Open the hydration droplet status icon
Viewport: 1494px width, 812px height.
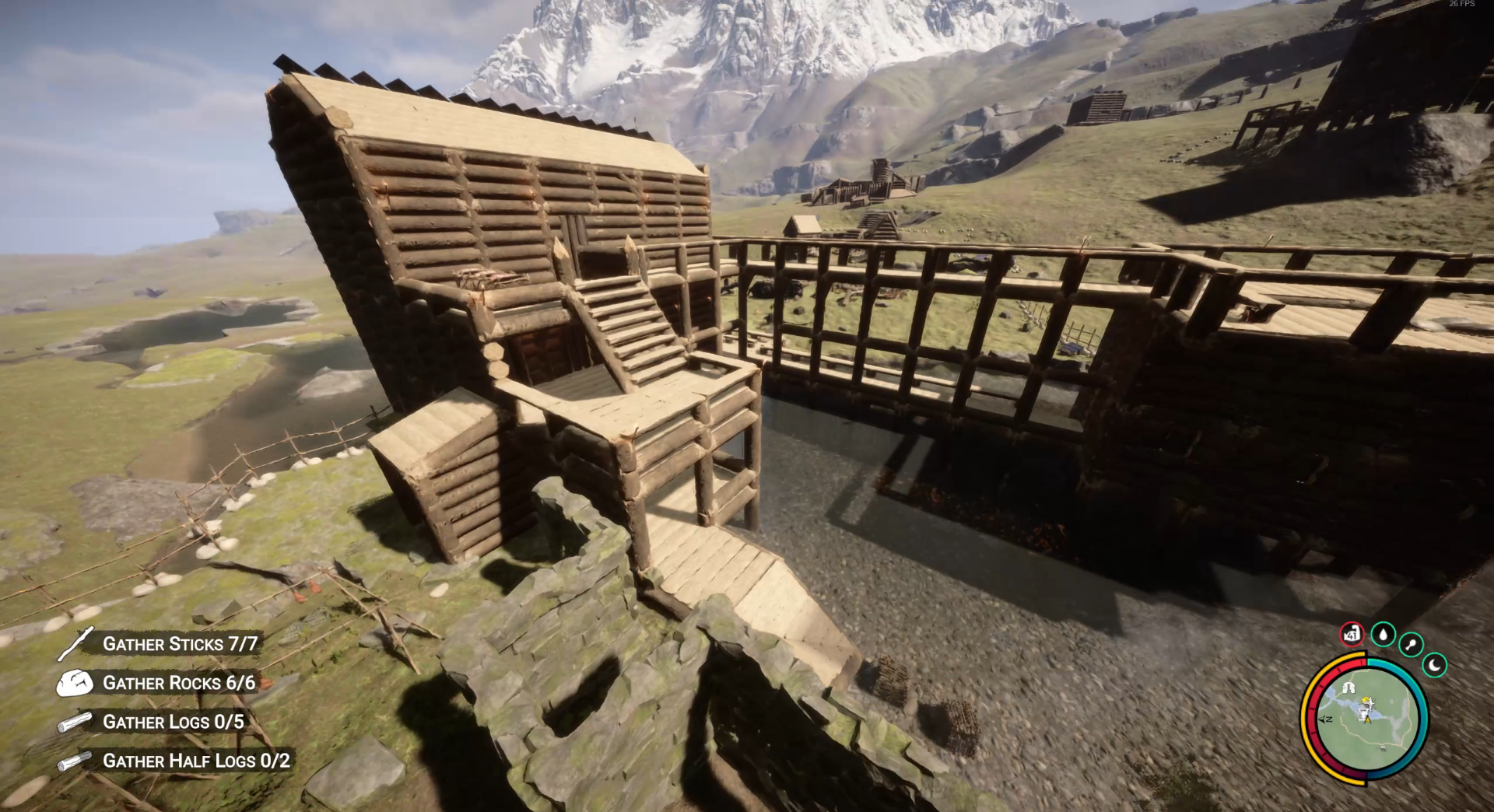(1383, 635)
